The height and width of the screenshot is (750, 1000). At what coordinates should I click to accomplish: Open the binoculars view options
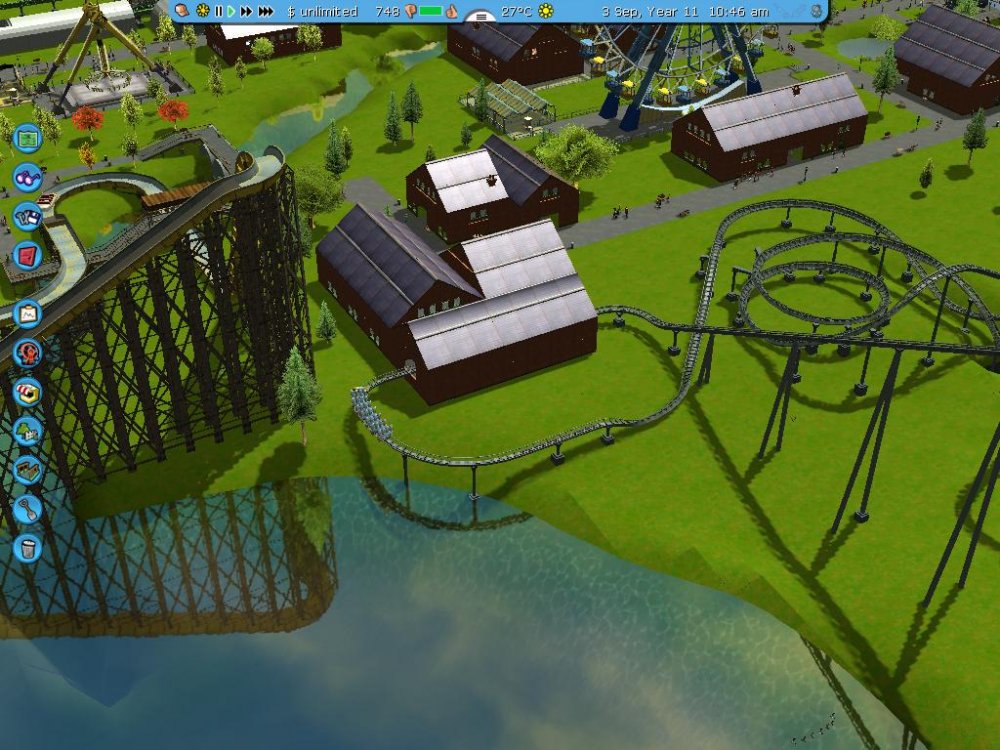(27, 177)
